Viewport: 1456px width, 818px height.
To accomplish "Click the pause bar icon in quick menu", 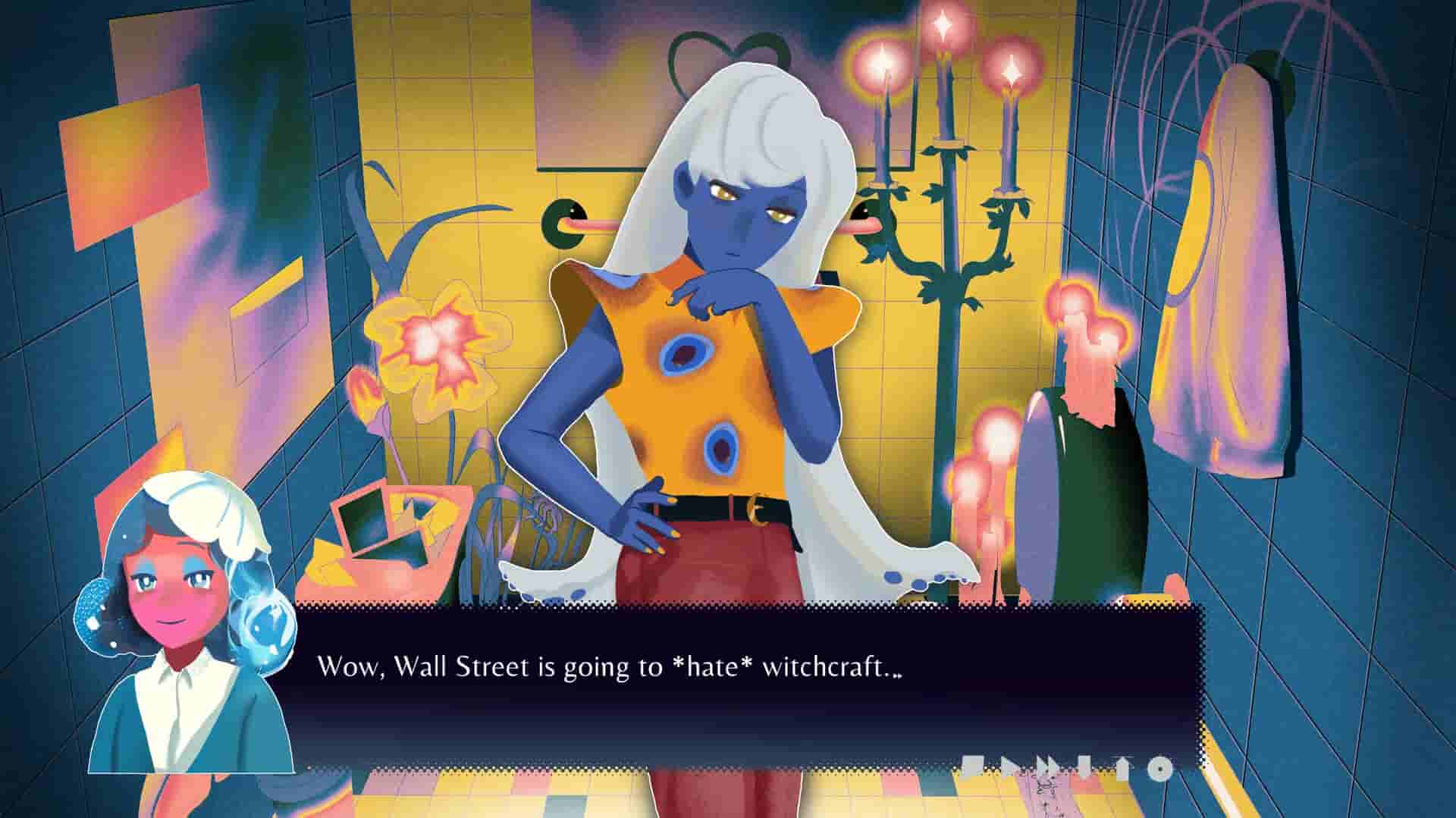I will (1084, 767).
